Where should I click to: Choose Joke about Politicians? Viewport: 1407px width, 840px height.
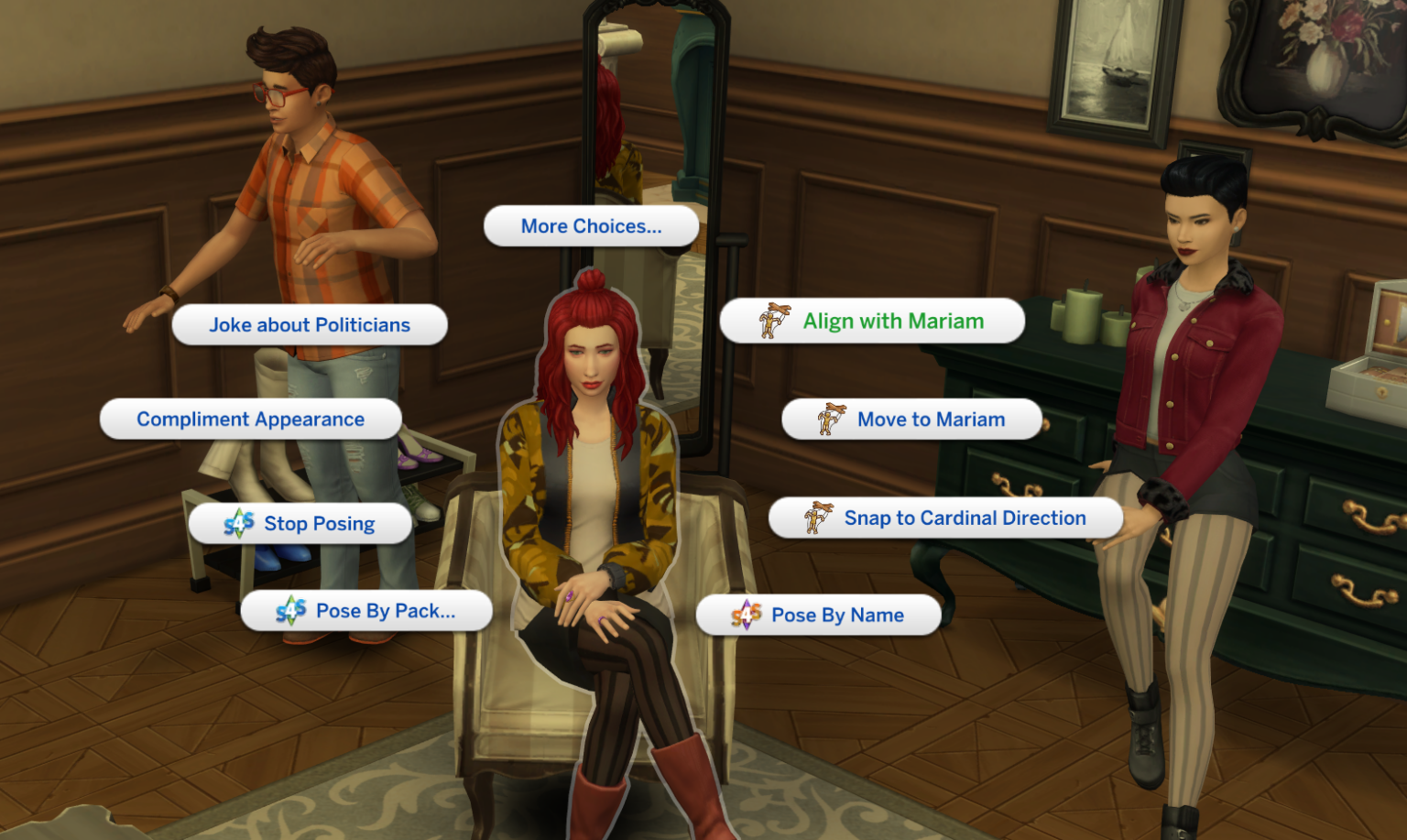(310, 324)
